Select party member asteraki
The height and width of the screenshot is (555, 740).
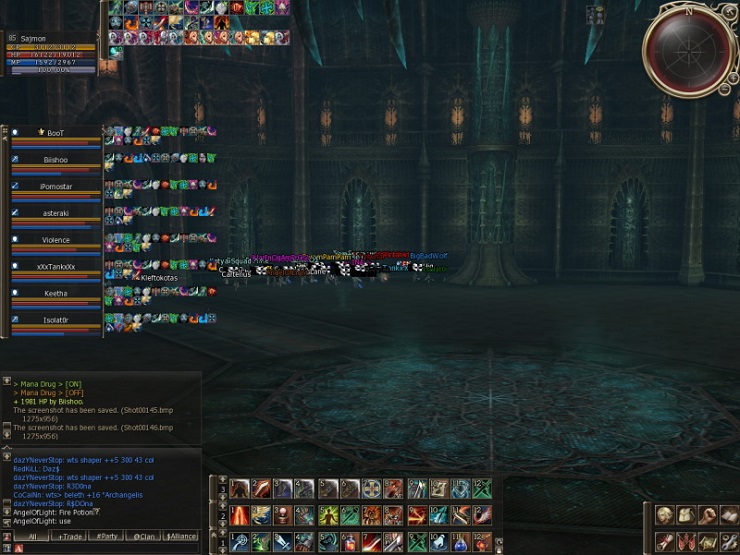click(x=56, y=213)
